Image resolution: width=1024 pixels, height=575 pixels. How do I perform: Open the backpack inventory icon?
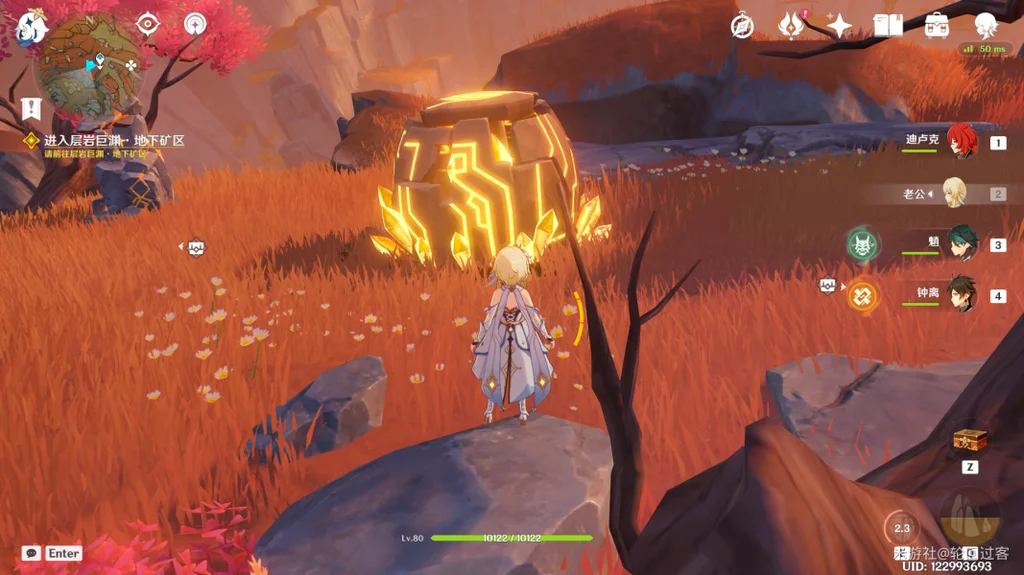coord(937,26)
